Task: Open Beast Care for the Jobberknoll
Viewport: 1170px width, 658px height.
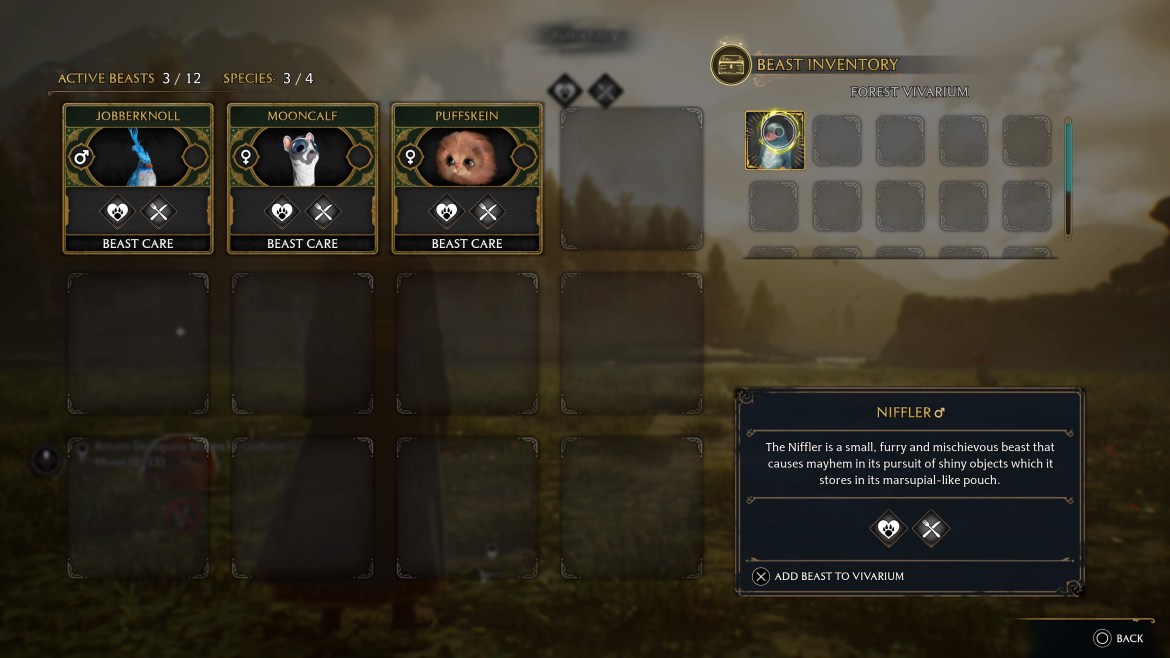Action: pos(138,243)
